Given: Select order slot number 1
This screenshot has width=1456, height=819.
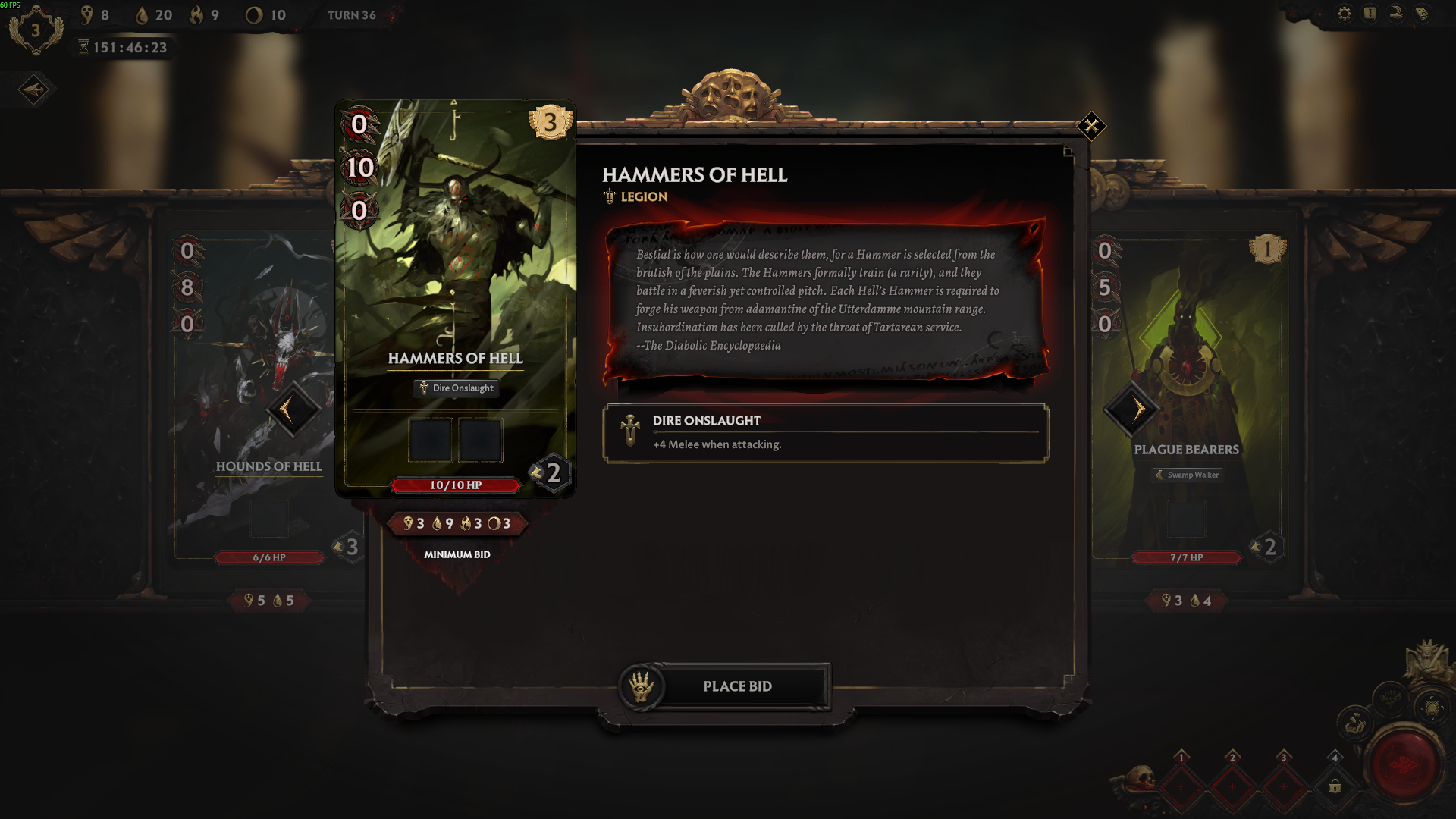Looking at the screenshot, I should (x=1181, y=786).
